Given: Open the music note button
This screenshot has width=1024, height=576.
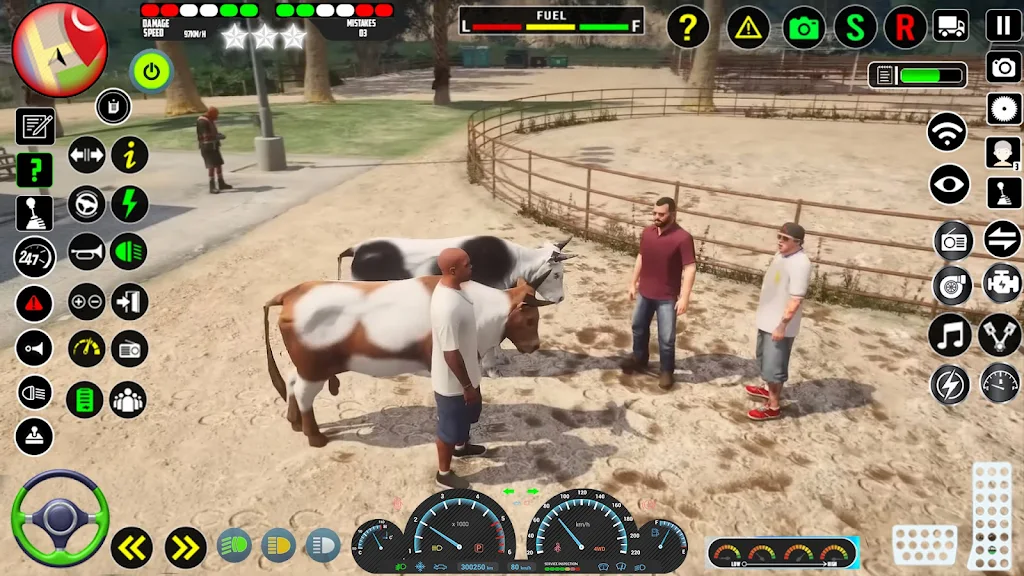Looking at the screenshot, I should click(949, 335).
